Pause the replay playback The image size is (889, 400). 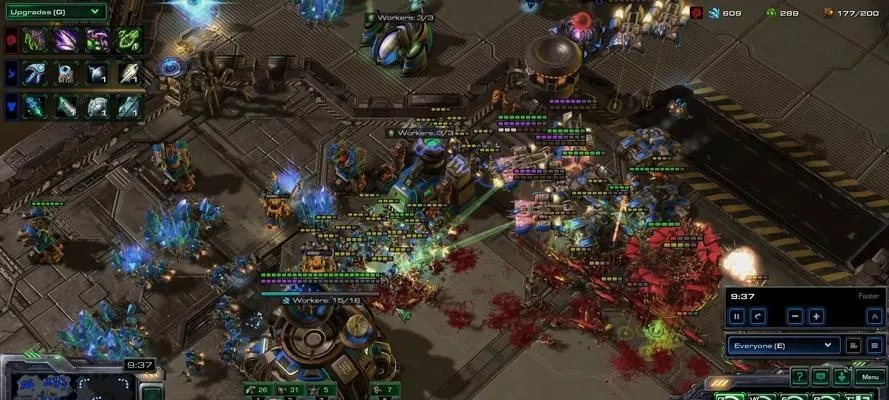[x=737, y=316]
